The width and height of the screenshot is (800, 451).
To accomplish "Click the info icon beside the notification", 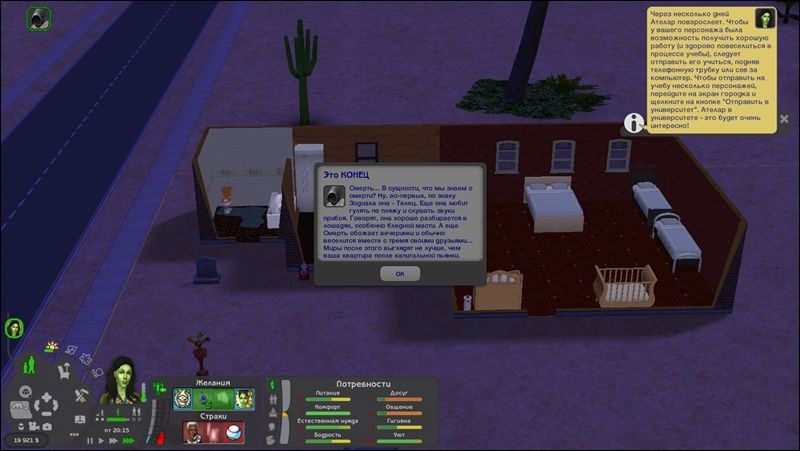I will [633, 122].
